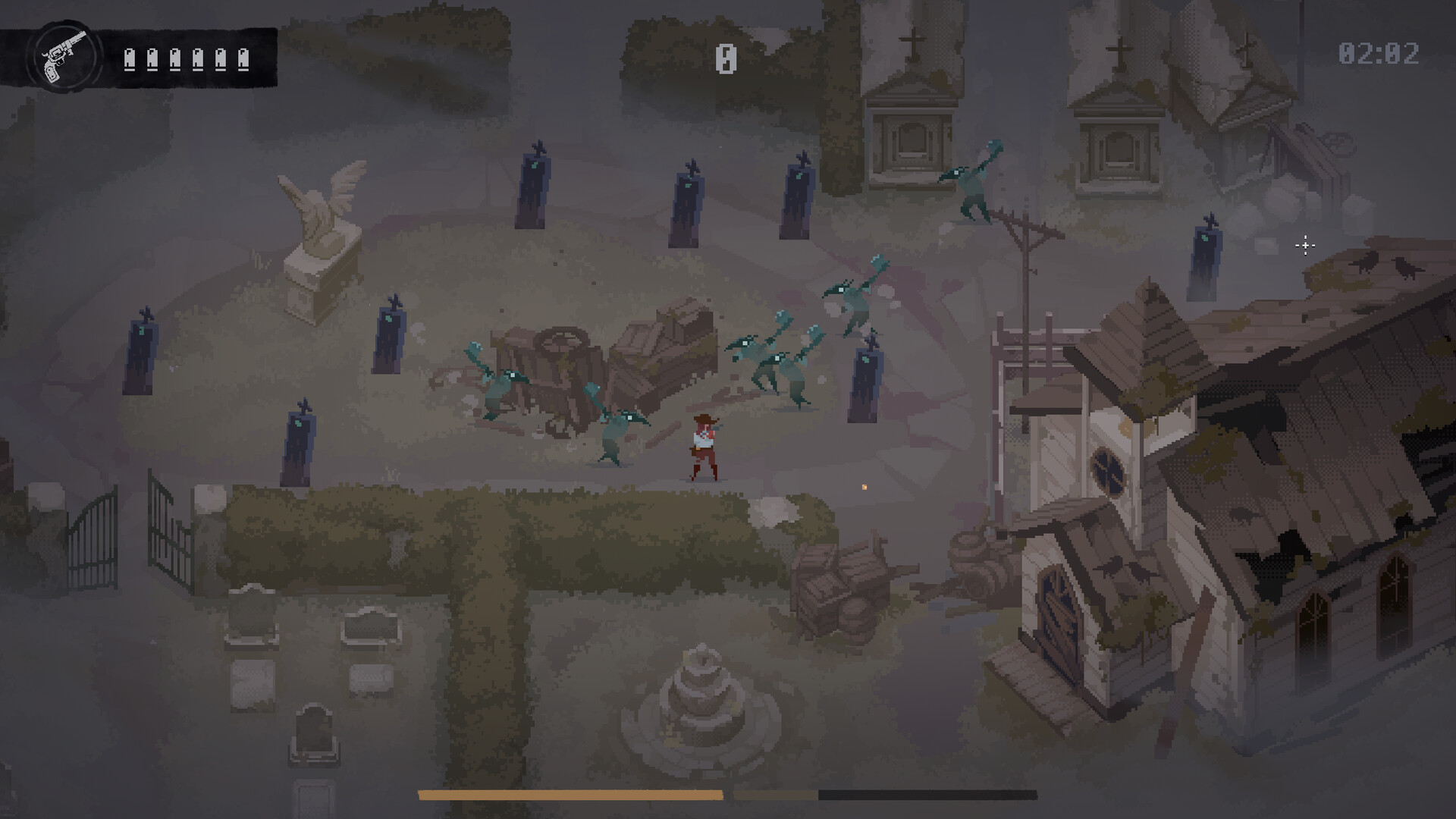Click the cowboy player character
Viewport: 1456px width, 819px height.
(x=705, y=447)
